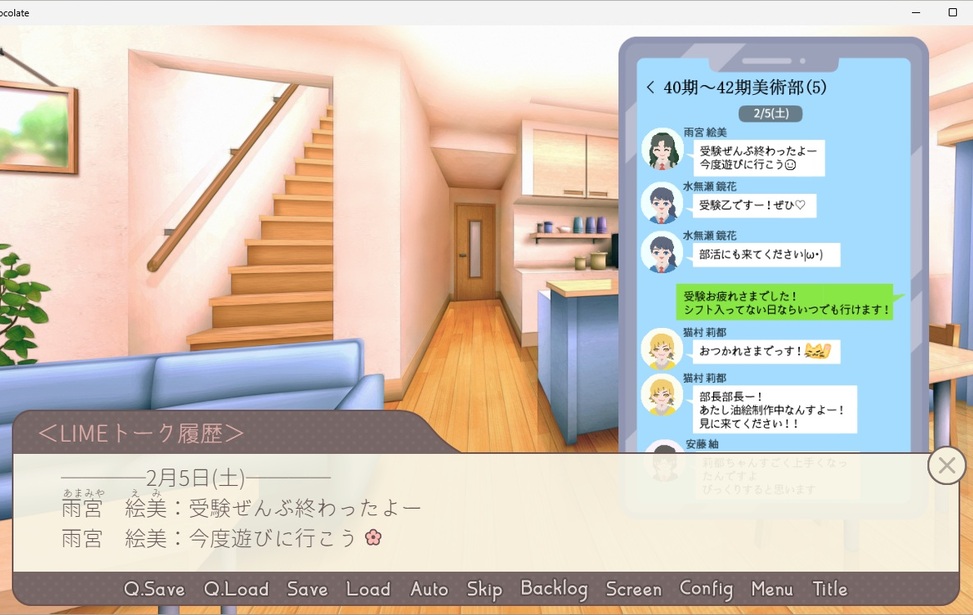Show the Backlog history

pos(554,589)
